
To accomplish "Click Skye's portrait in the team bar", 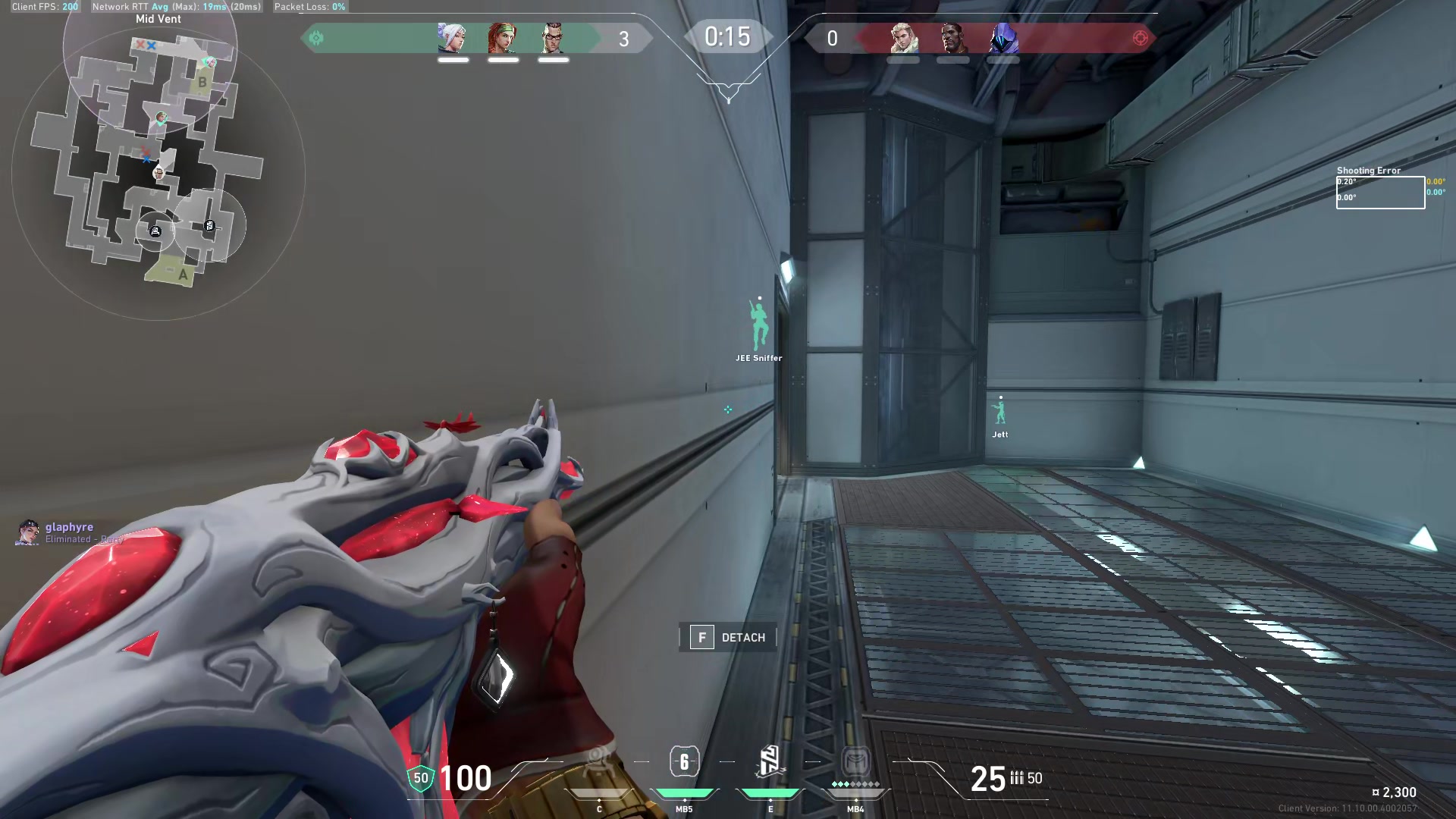I will [503, 38].
